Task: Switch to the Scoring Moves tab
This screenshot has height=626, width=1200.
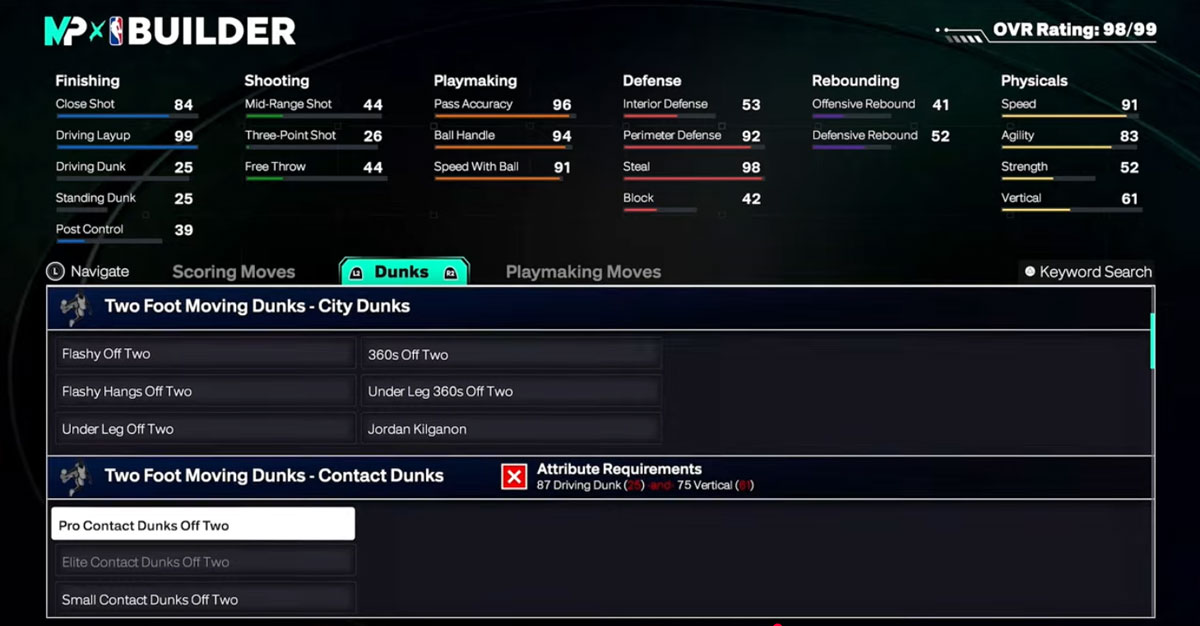Action: (x=233, y=272)
